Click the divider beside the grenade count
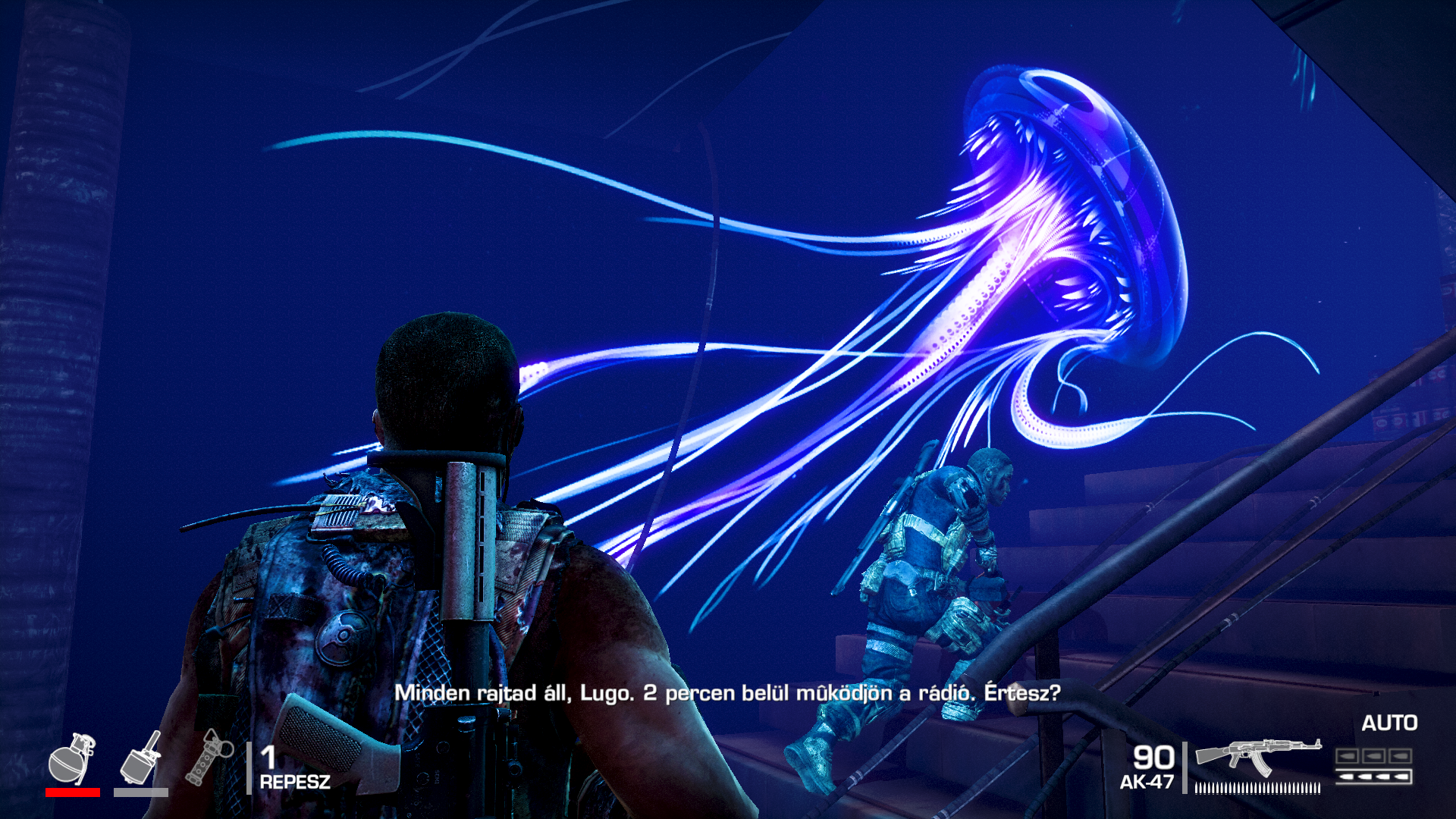The image size is (1456, 819). (x=251, y=770)
